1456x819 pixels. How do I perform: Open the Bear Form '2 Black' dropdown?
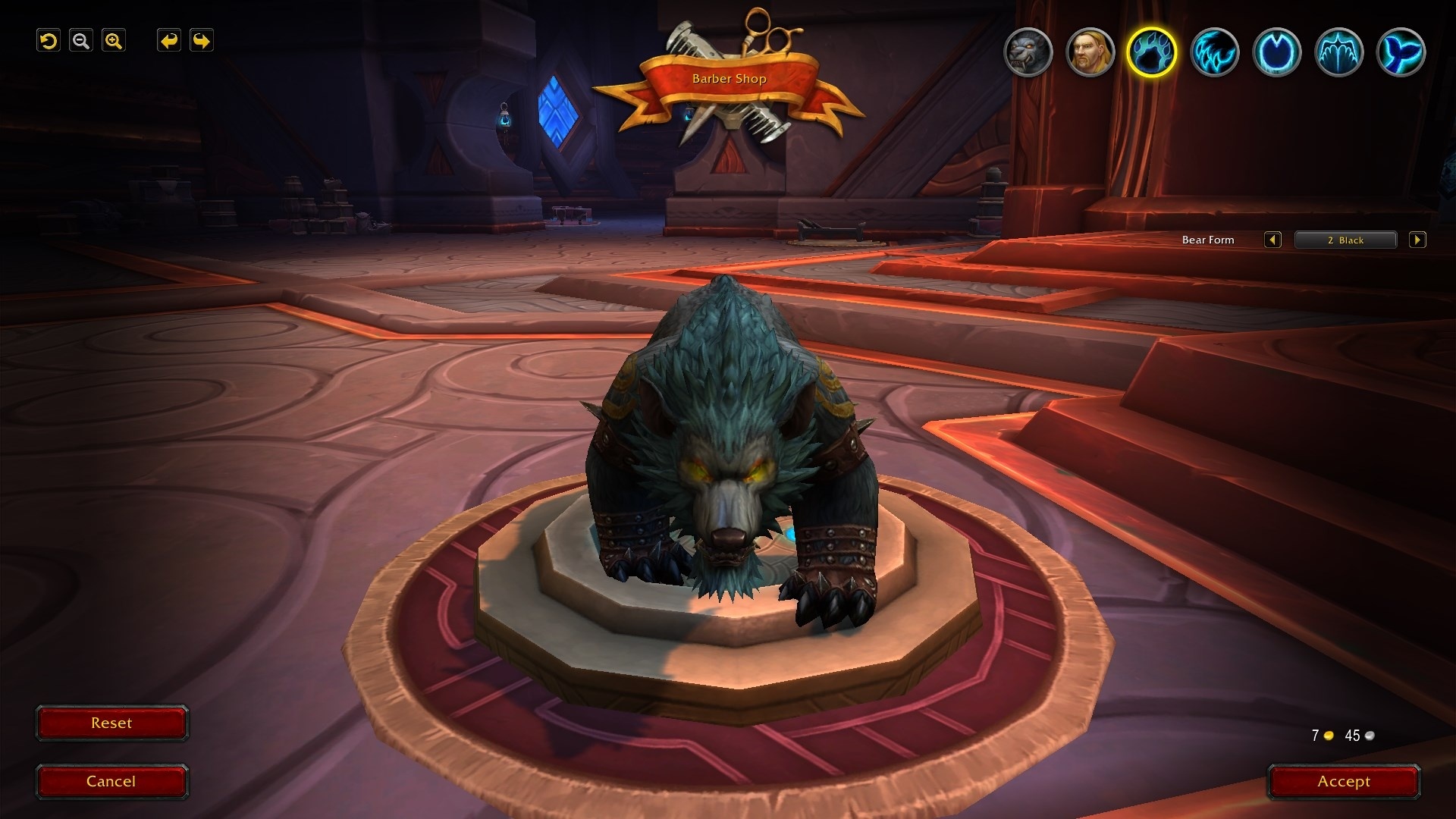point(1345,240)
